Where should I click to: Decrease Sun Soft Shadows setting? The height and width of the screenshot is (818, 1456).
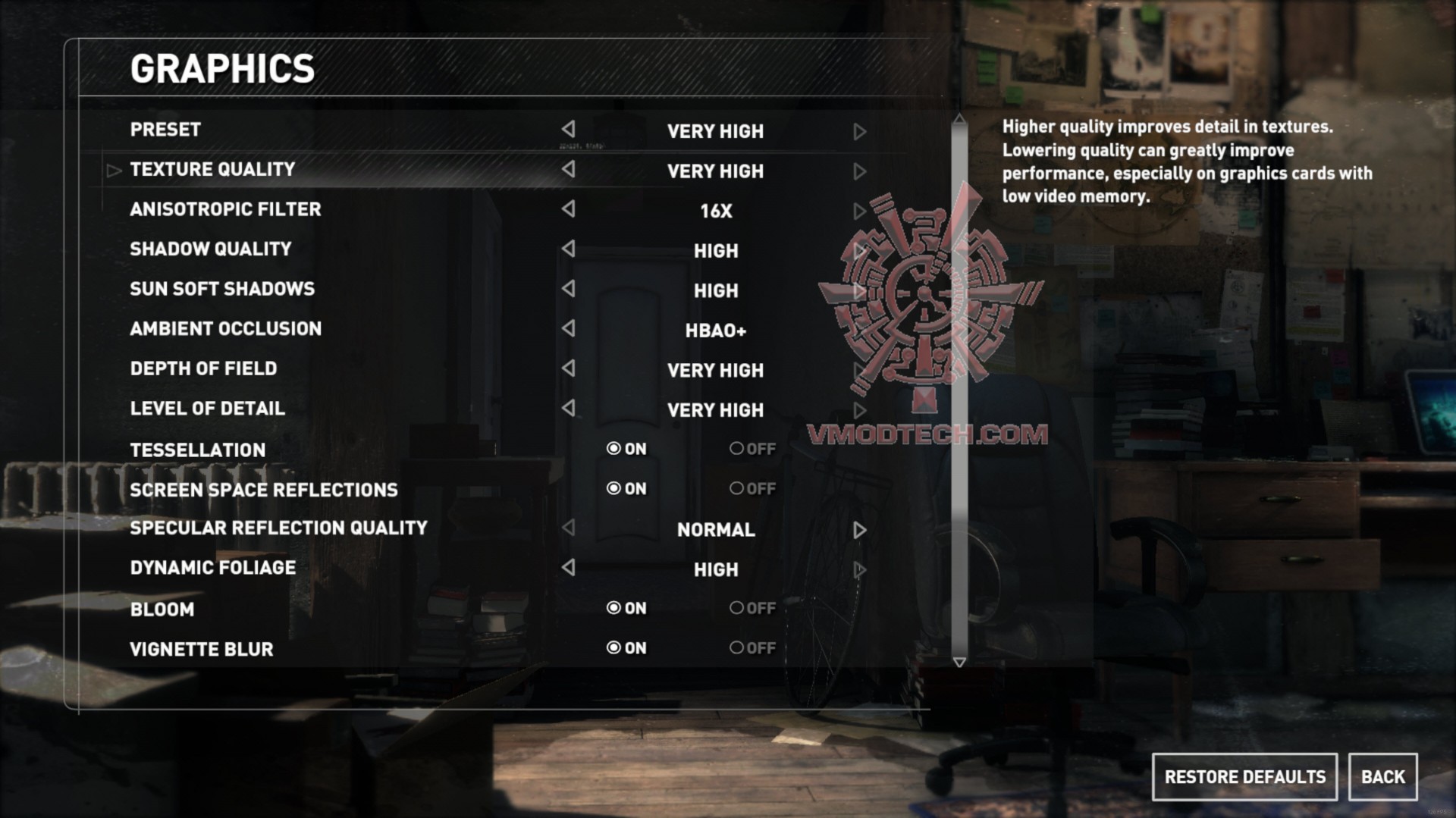point(568,289)
